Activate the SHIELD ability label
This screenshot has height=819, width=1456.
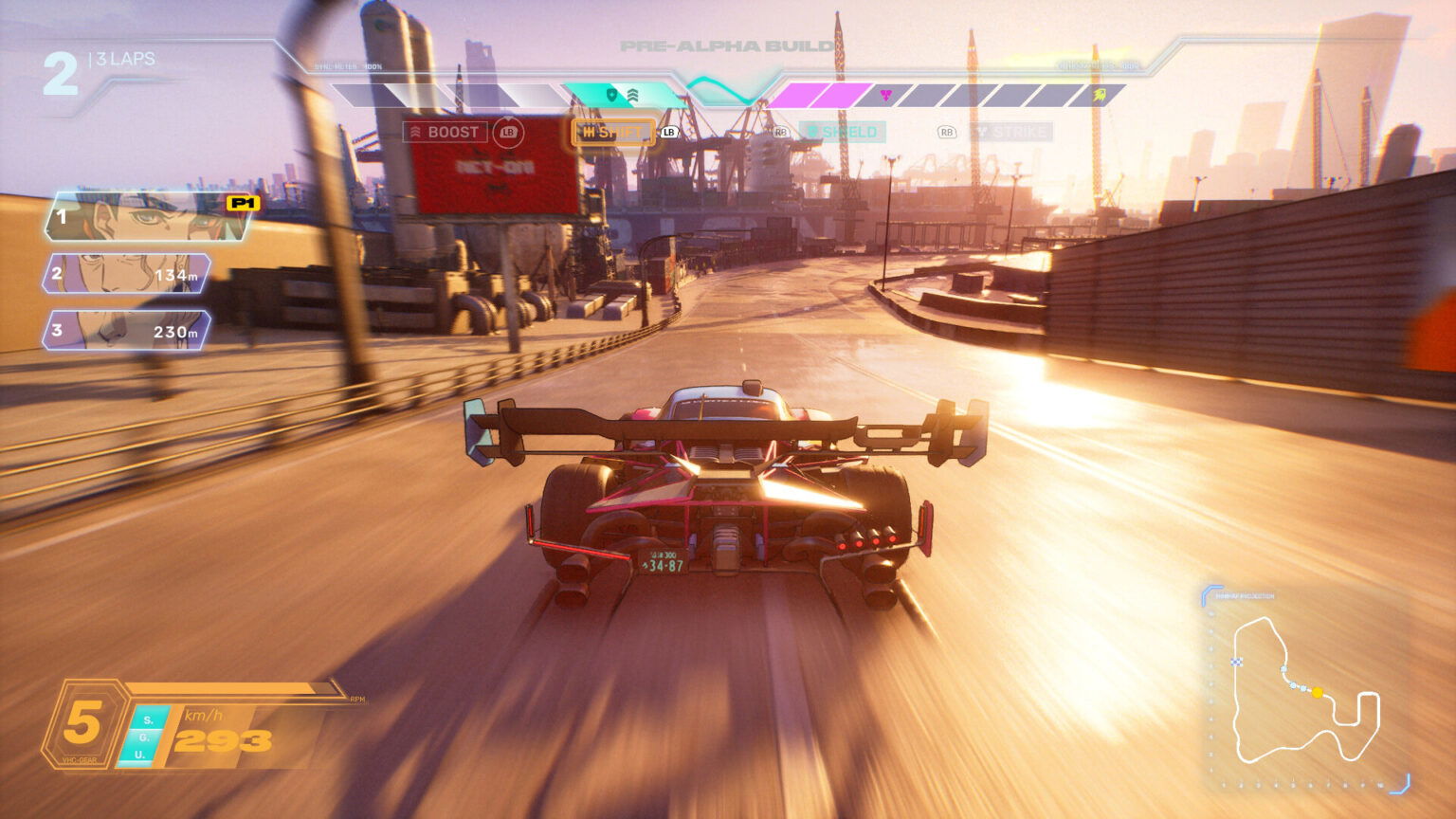(842, 132)
